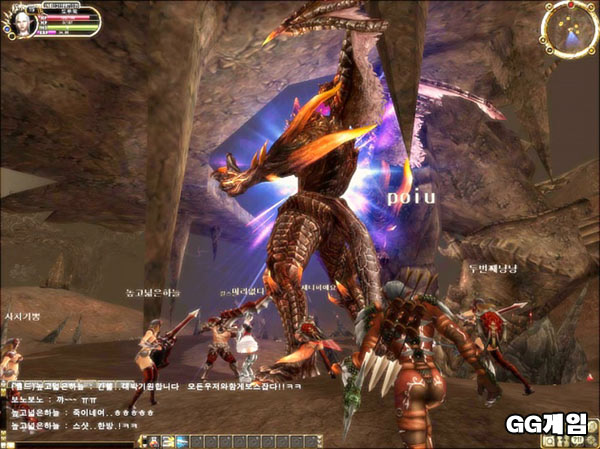The image size is (600, 449).
Task: Click the circular minimap
Action: 570,29
